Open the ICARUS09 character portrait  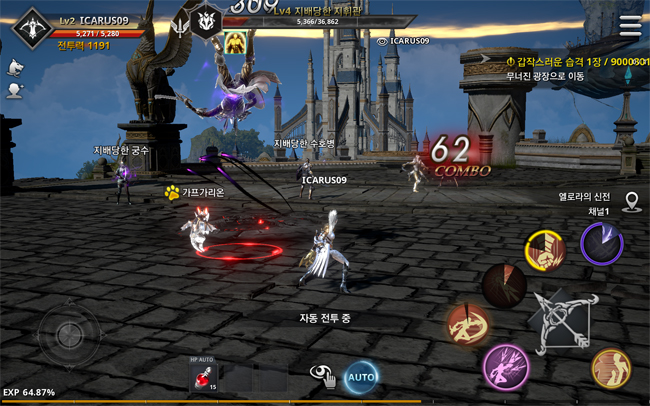(x=33, y=29)
